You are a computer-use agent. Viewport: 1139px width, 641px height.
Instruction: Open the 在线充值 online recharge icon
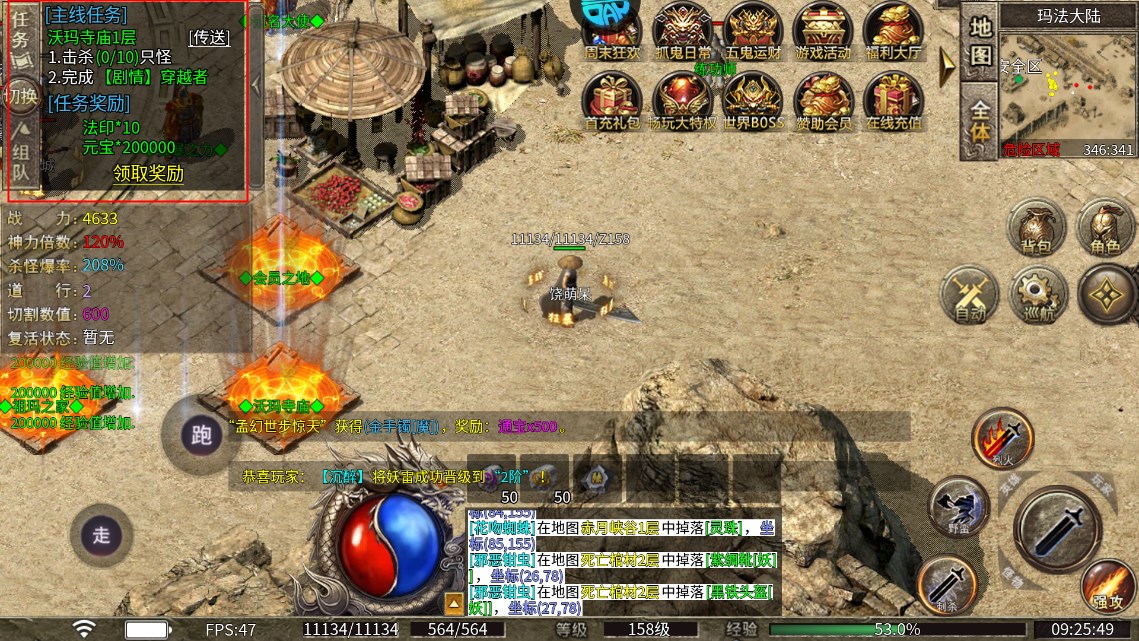893,101
